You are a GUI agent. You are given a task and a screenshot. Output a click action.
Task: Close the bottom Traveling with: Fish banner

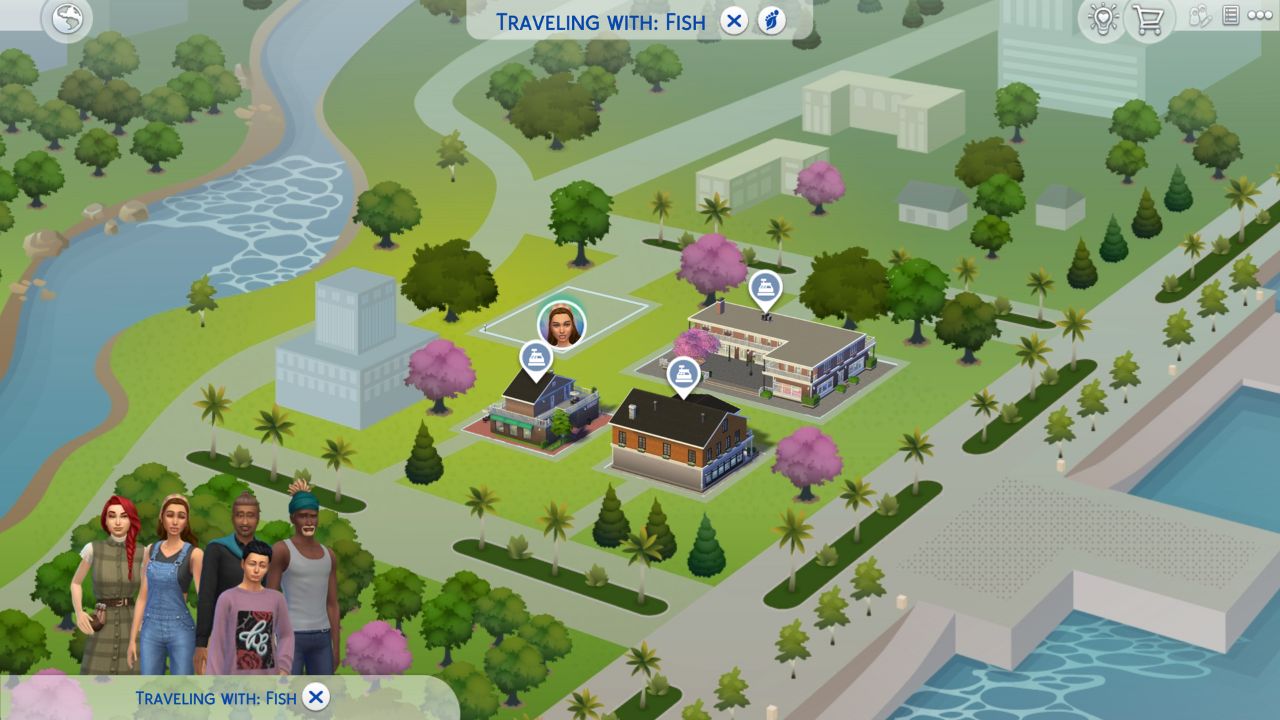pos(316,697)
